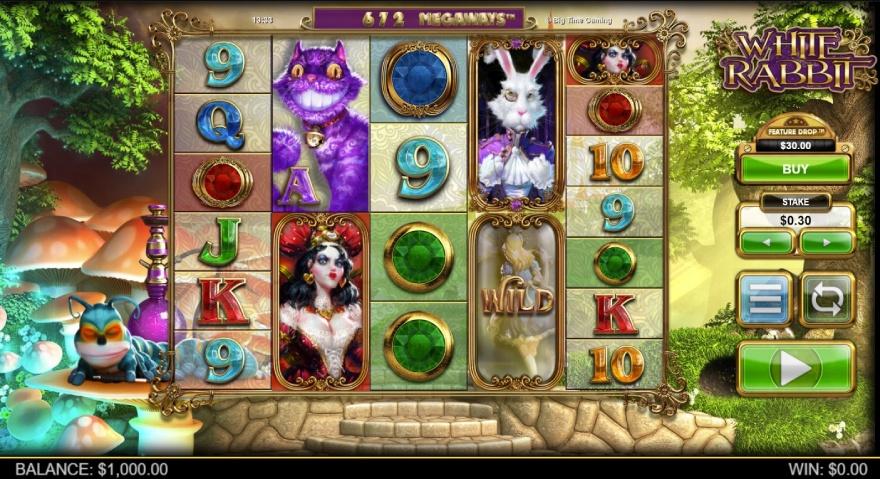The image size is (880, 479).
Task: Click the green BUY feature drop button
Action: click(x=795, y=169)
